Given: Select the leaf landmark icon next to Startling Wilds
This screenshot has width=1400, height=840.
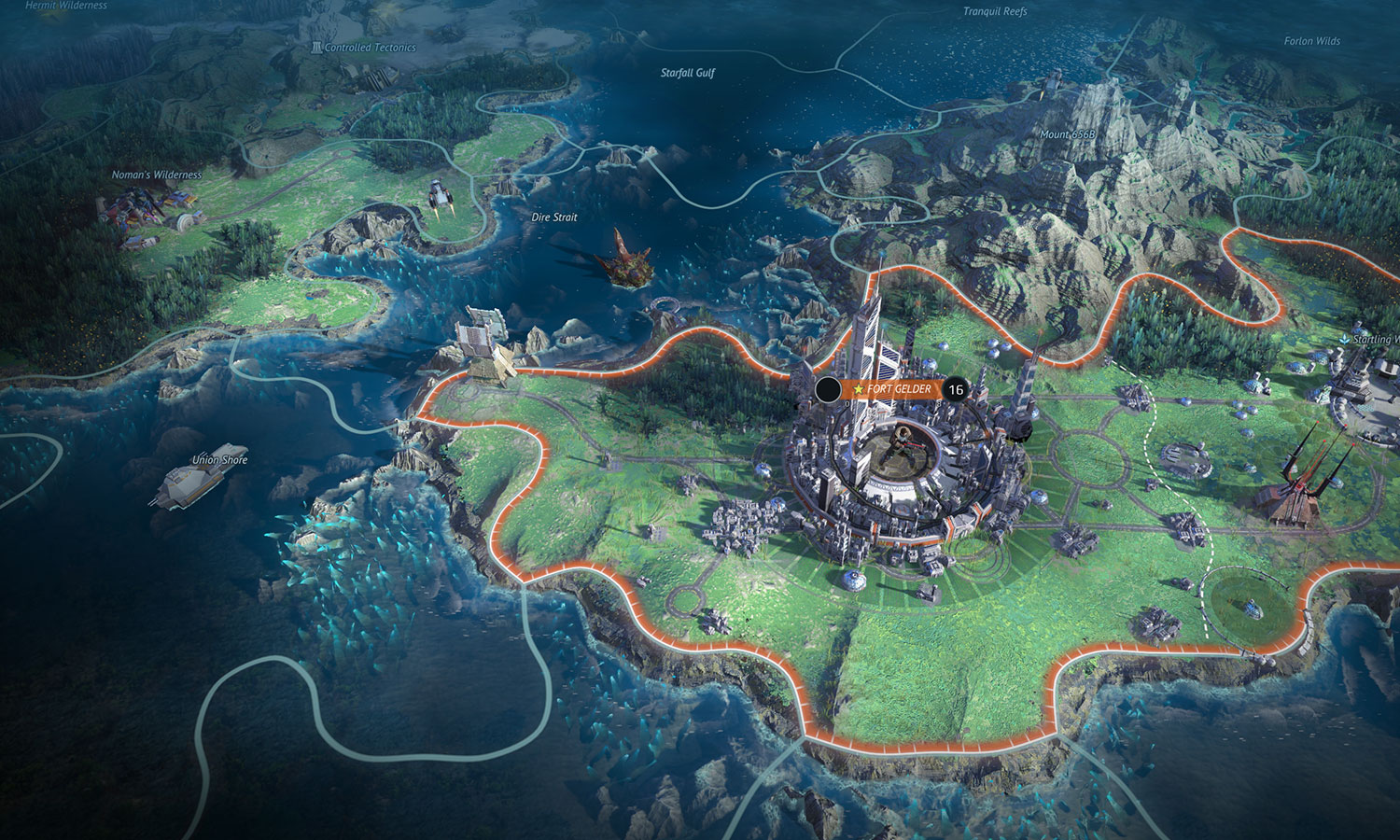Looking at the screenshot, I should tap(1345, 339).
